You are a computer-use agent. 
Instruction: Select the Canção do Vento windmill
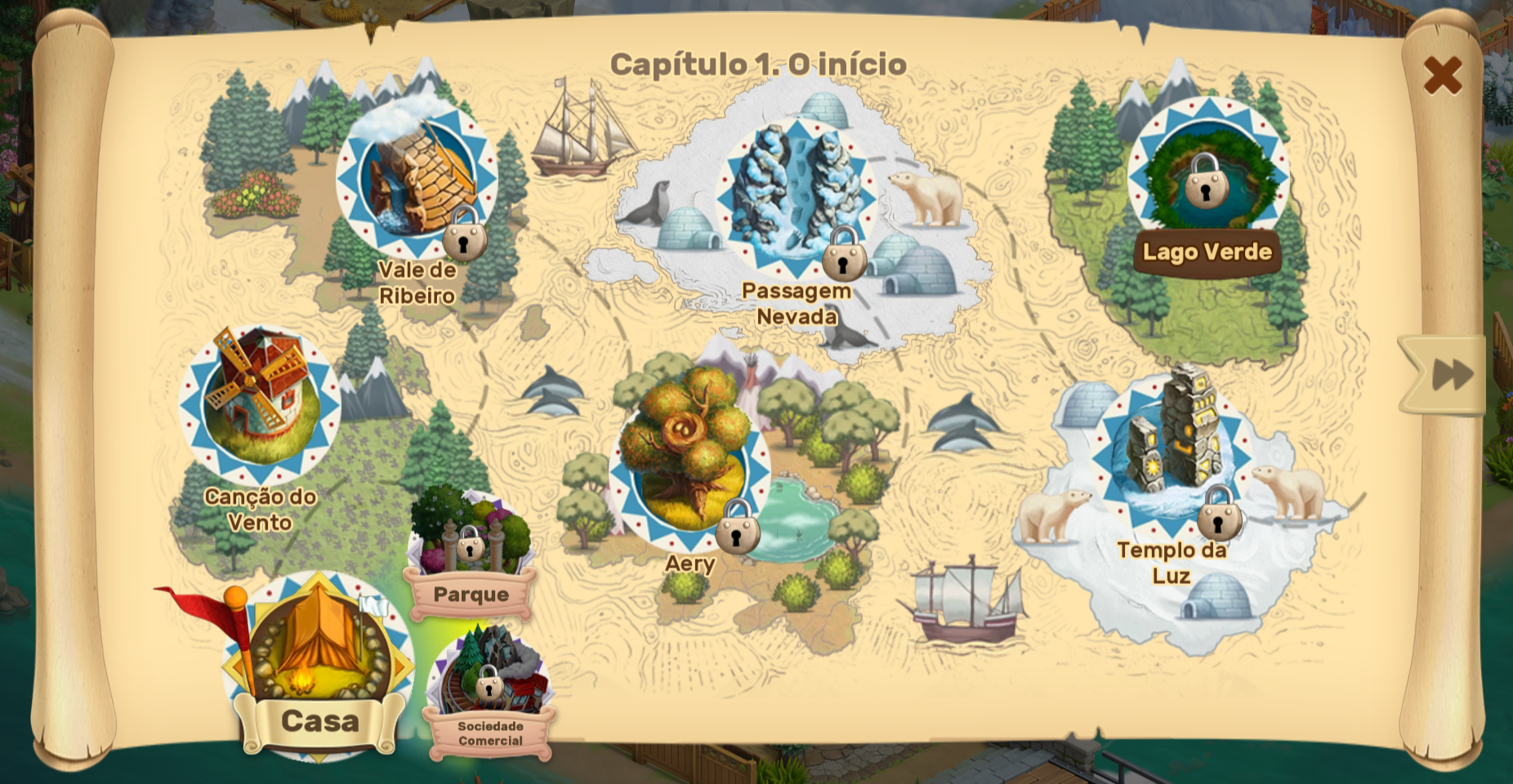click(x=260, y=406)
